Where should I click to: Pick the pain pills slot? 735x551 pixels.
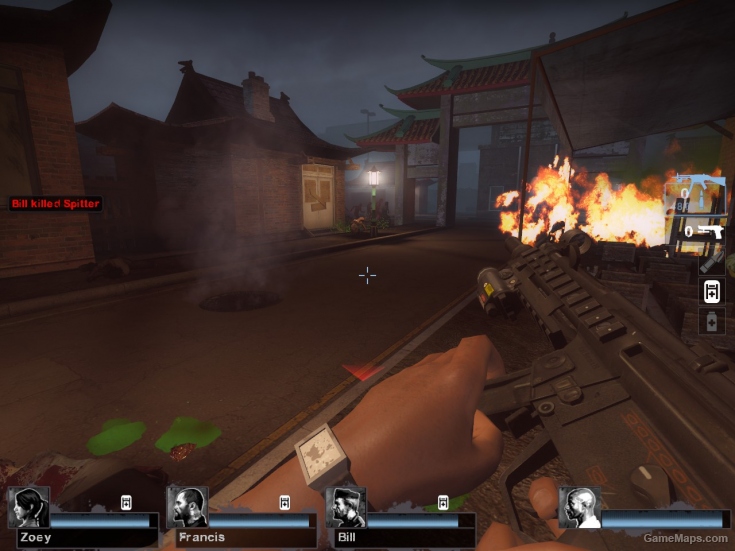point(711,322)
